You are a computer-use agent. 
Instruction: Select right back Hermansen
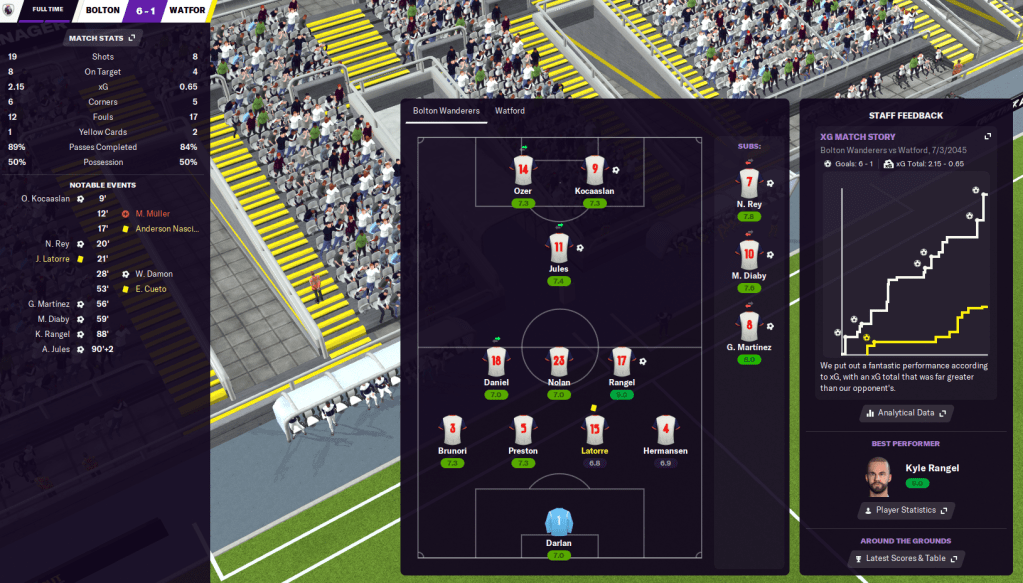[664, 431]
